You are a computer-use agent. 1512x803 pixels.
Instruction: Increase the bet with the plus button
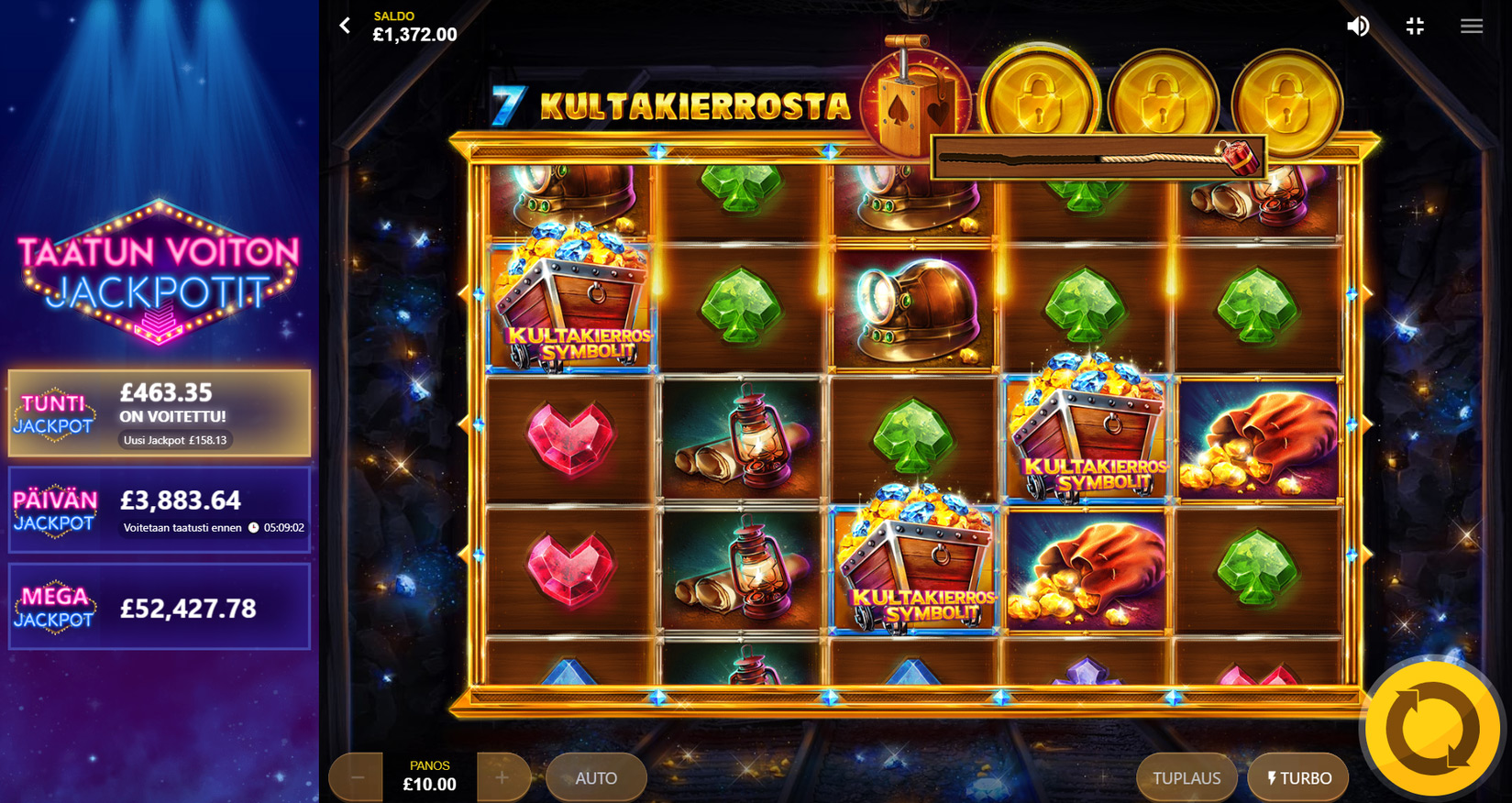pyautogui.click(x=502, y=777)
